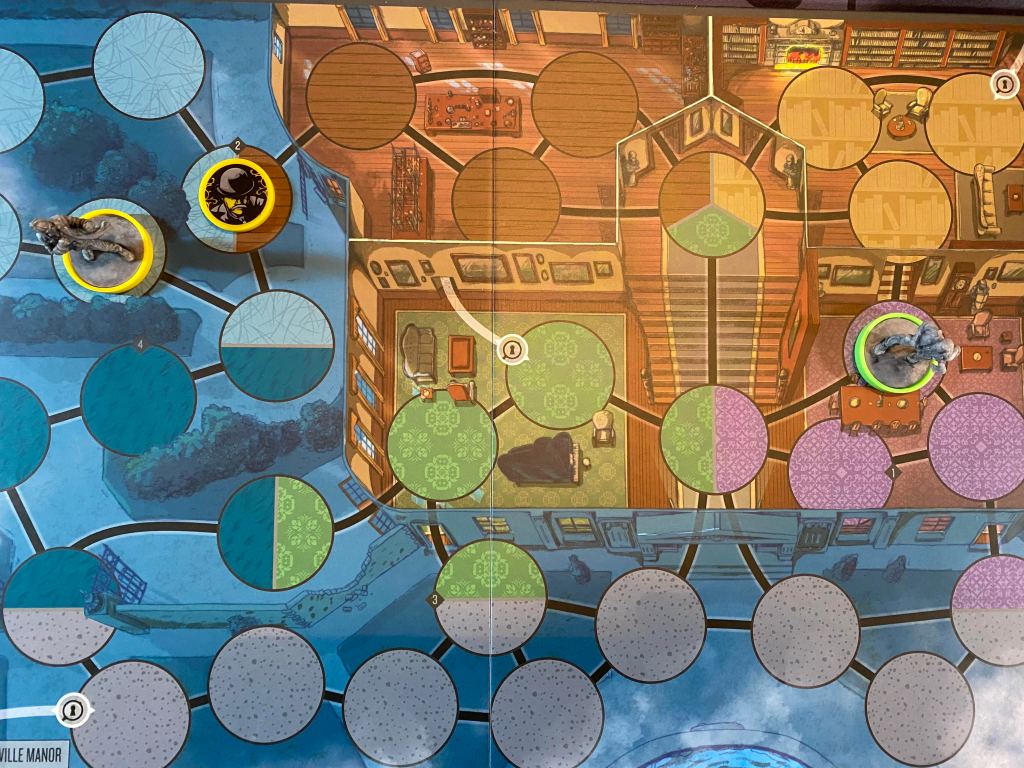This screenshot has width=1024, height=768.
Task: Choose the half-green, half-purple split space
Action: tap(713, 440)
